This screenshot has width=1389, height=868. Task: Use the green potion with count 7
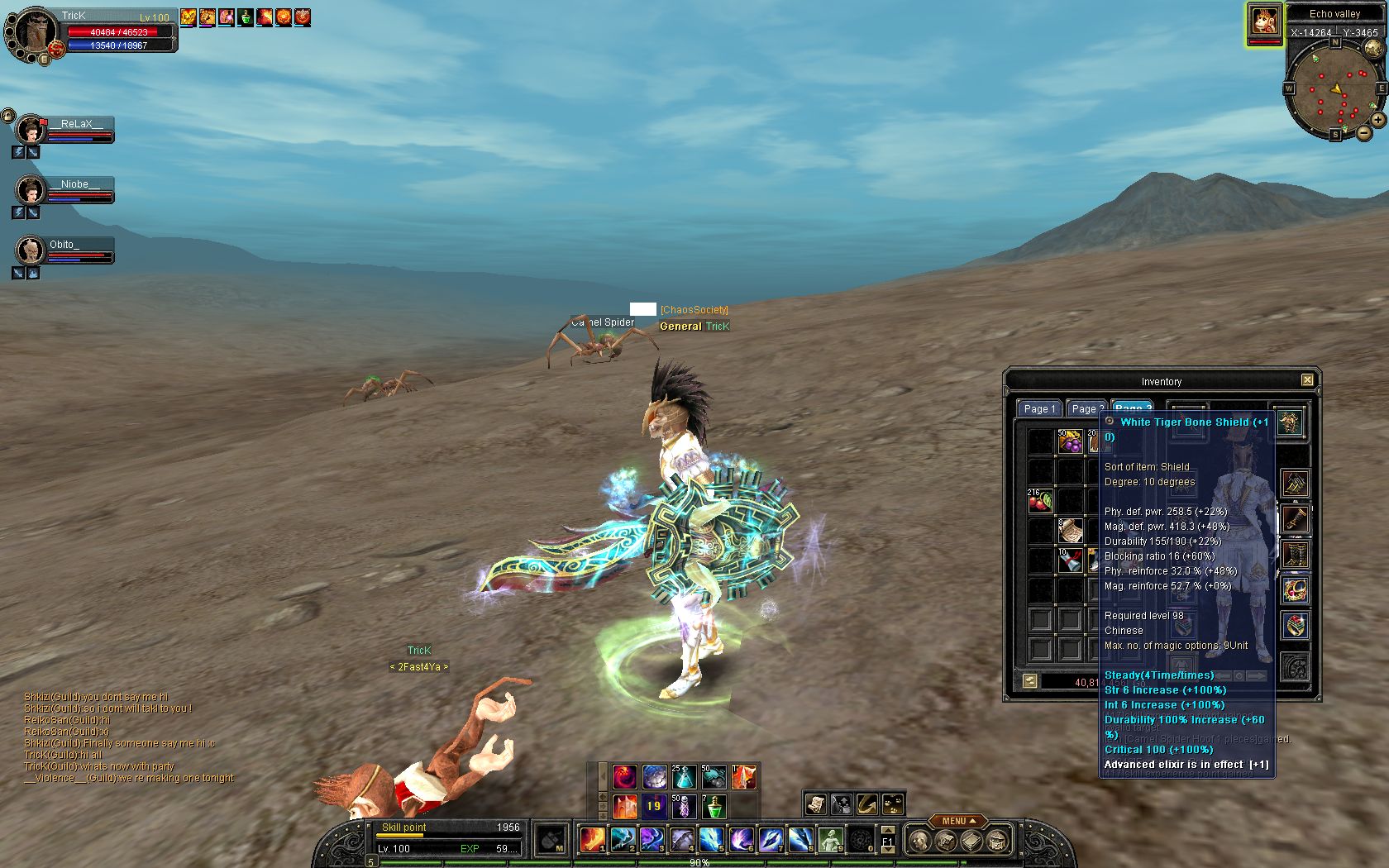coord(714,806)
